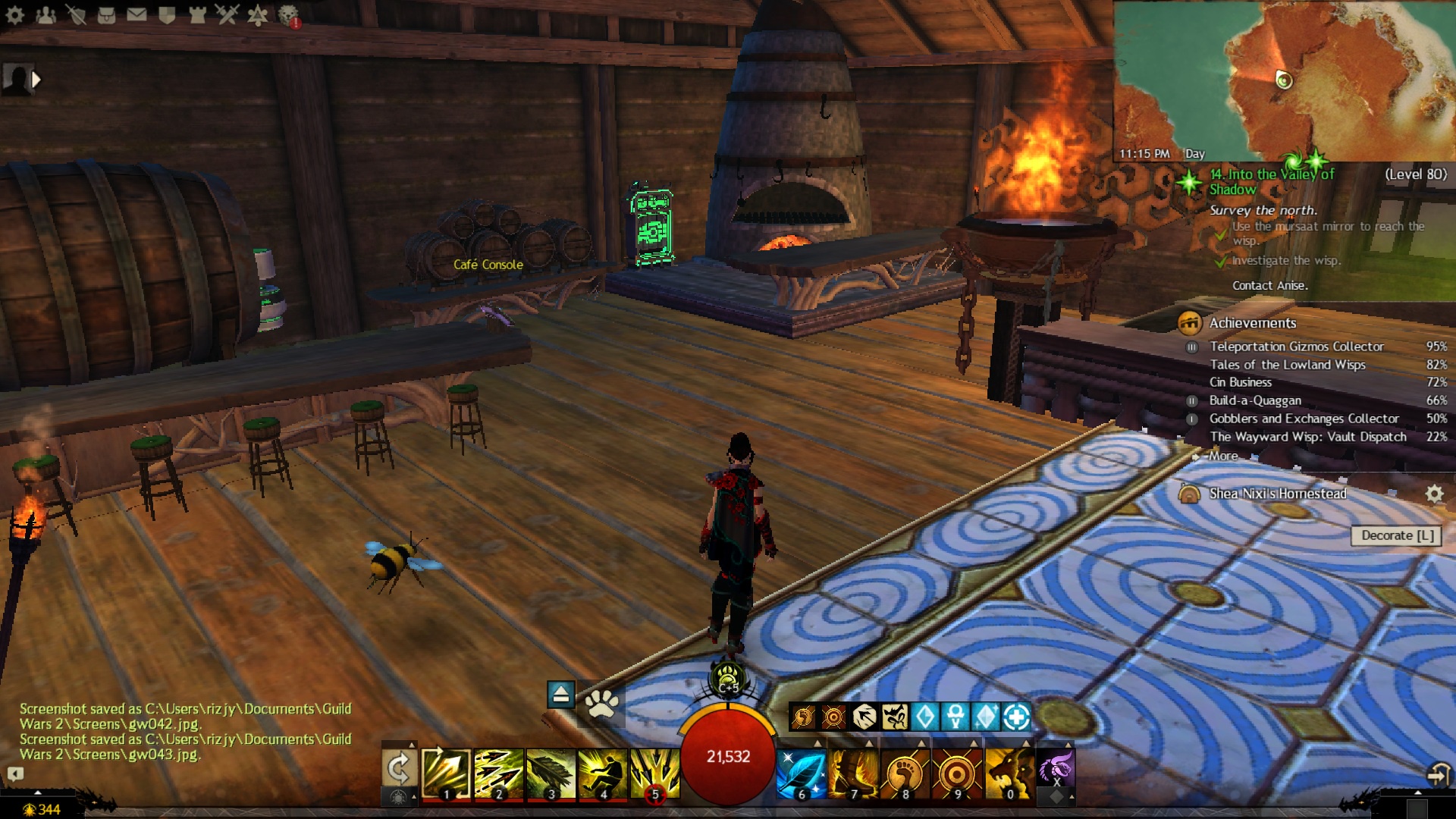Click the white paw pet management button

(602, 704)
